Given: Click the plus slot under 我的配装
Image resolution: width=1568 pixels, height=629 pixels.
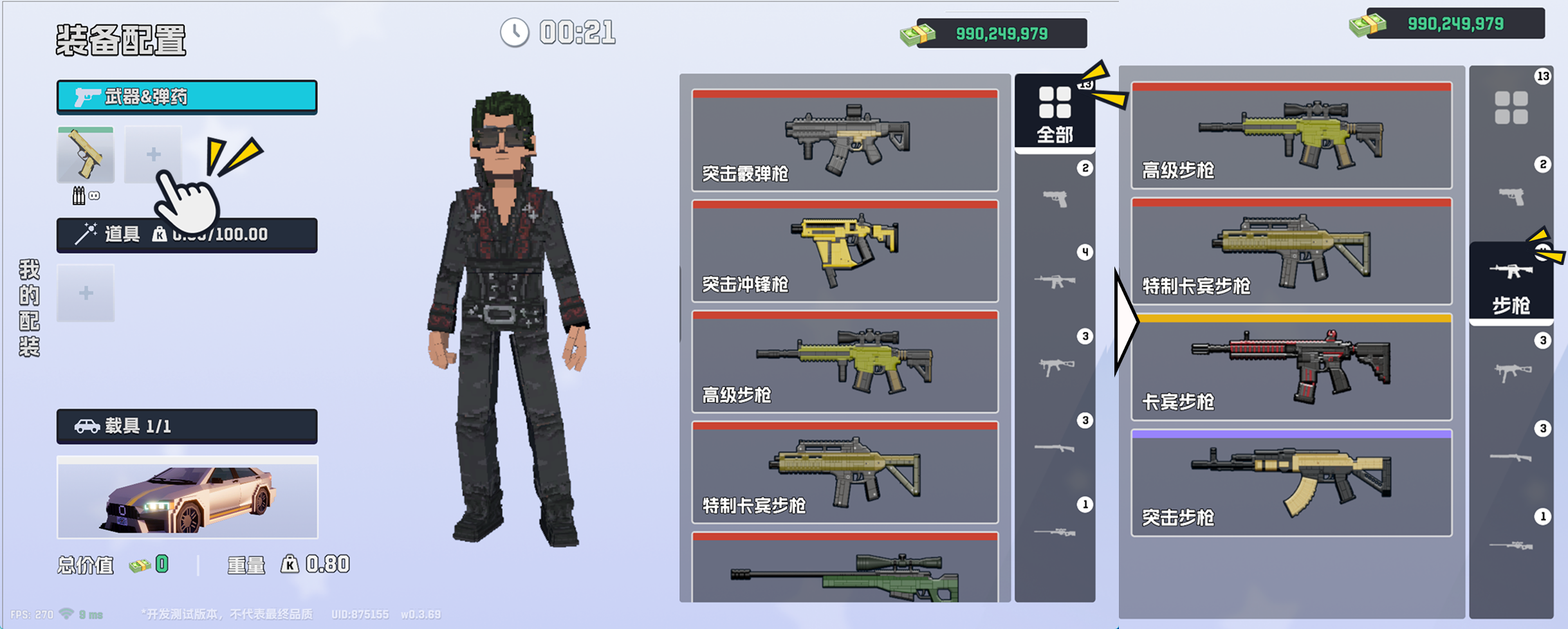Looking at the screenshot, I should pos(86,293).
